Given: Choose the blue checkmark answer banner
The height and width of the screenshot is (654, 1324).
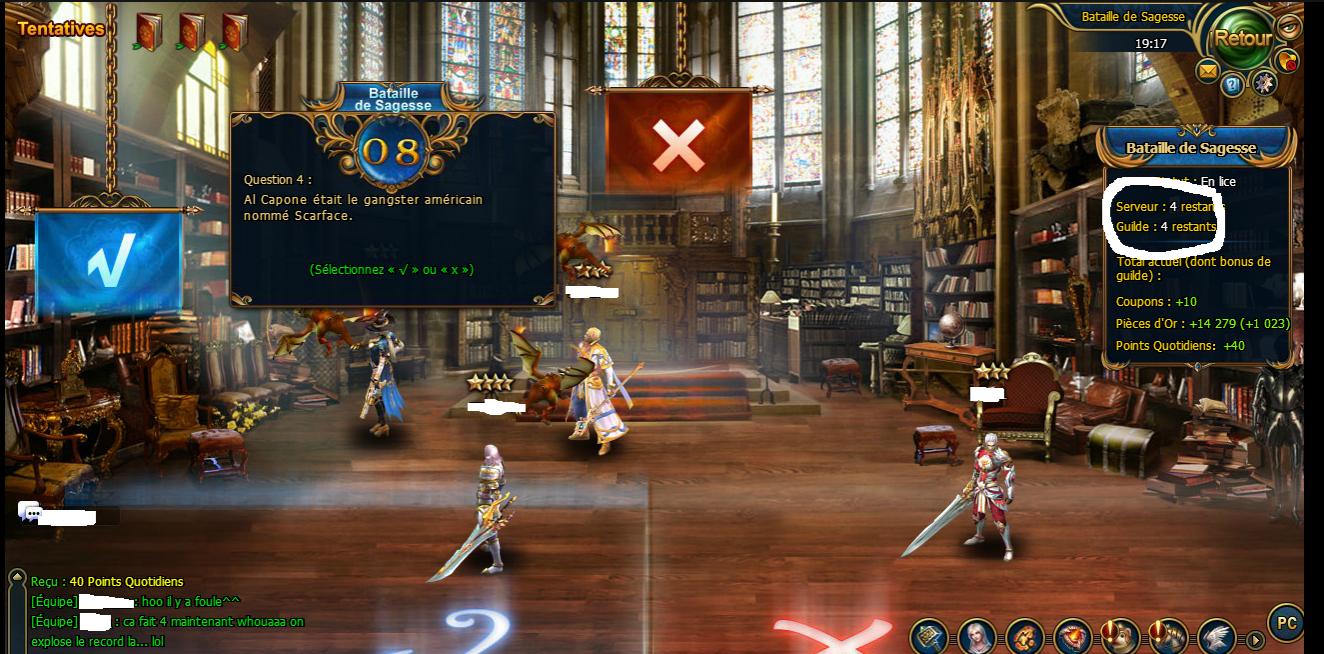Looking at the screenshot, I should [x=108, y=263].
